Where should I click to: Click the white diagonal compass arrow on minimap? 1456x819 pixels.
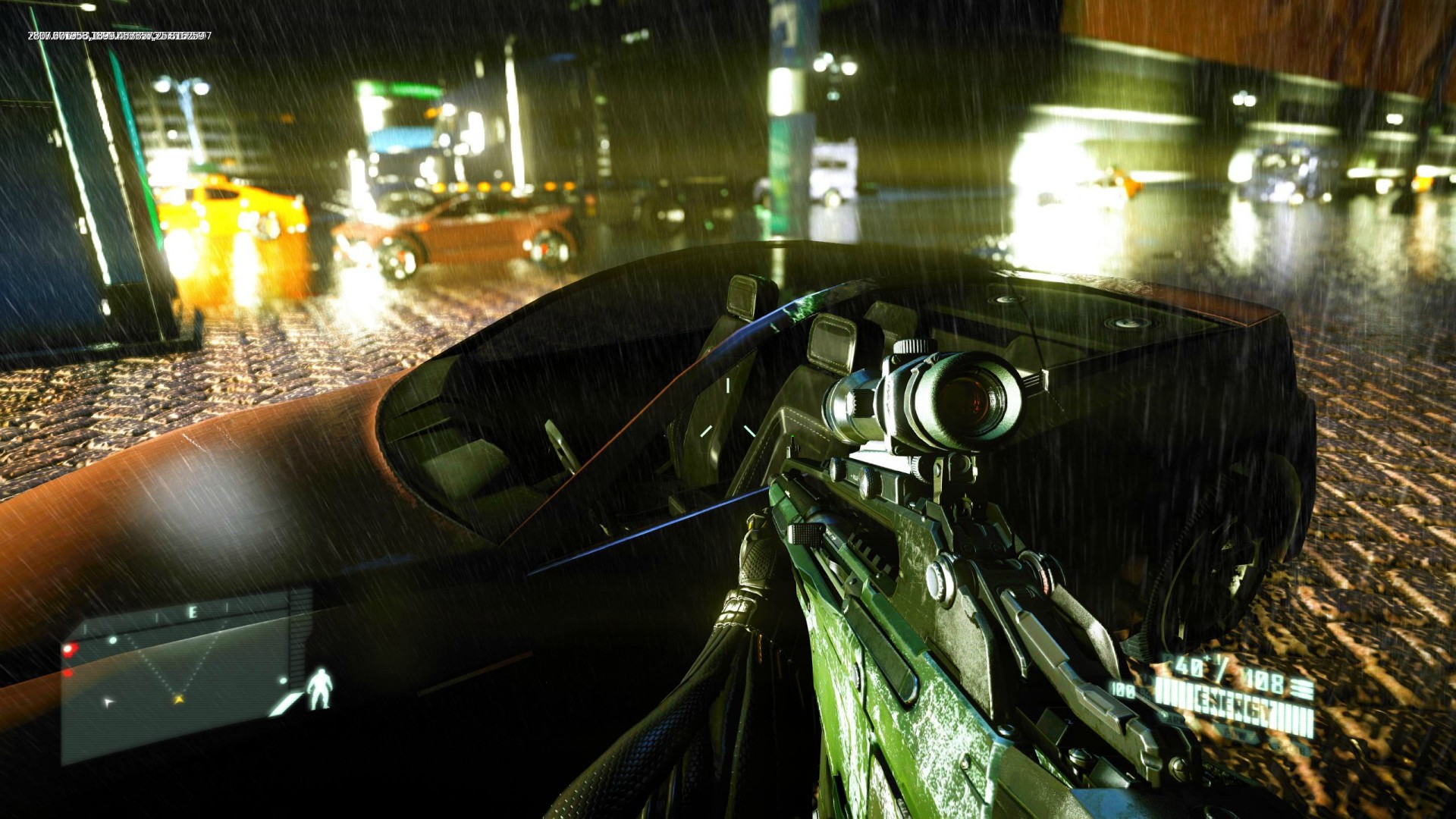pos(109,702)
